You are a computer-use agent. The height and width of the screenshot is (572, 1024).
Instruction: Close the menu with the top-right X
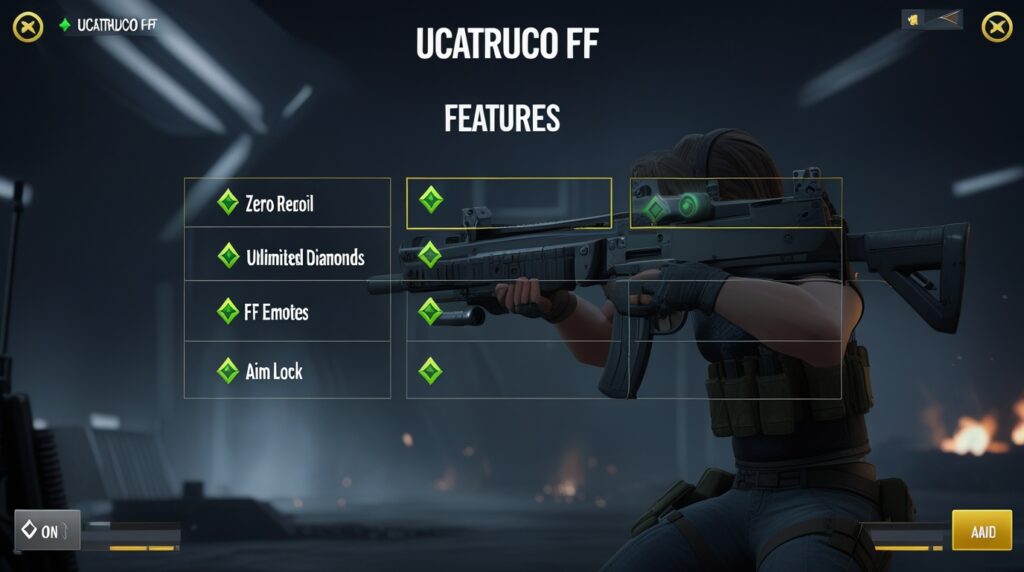pos(996,27)
